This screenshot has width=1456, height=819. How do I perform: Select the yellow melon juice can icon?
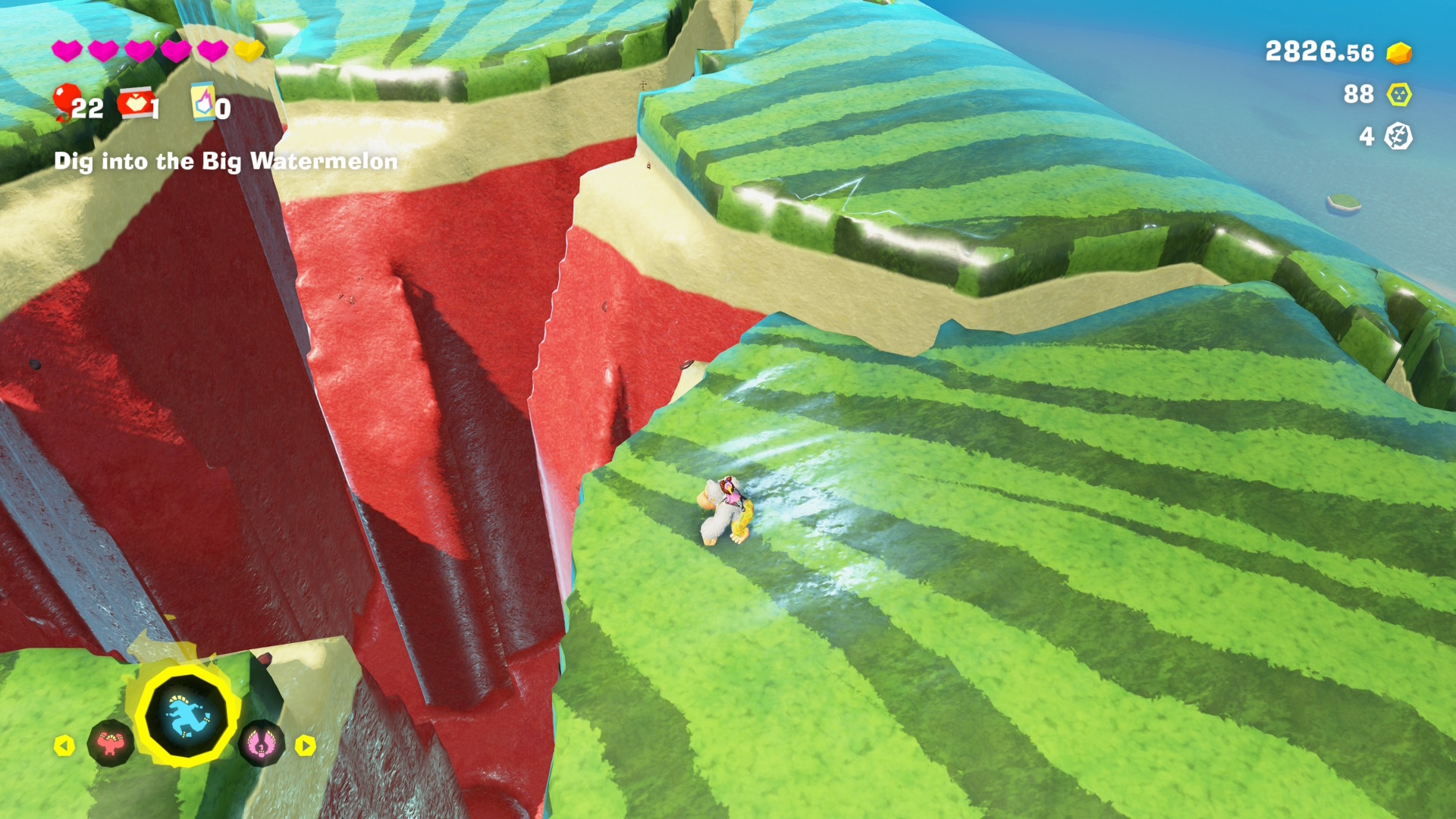click(x=202, y=102)
